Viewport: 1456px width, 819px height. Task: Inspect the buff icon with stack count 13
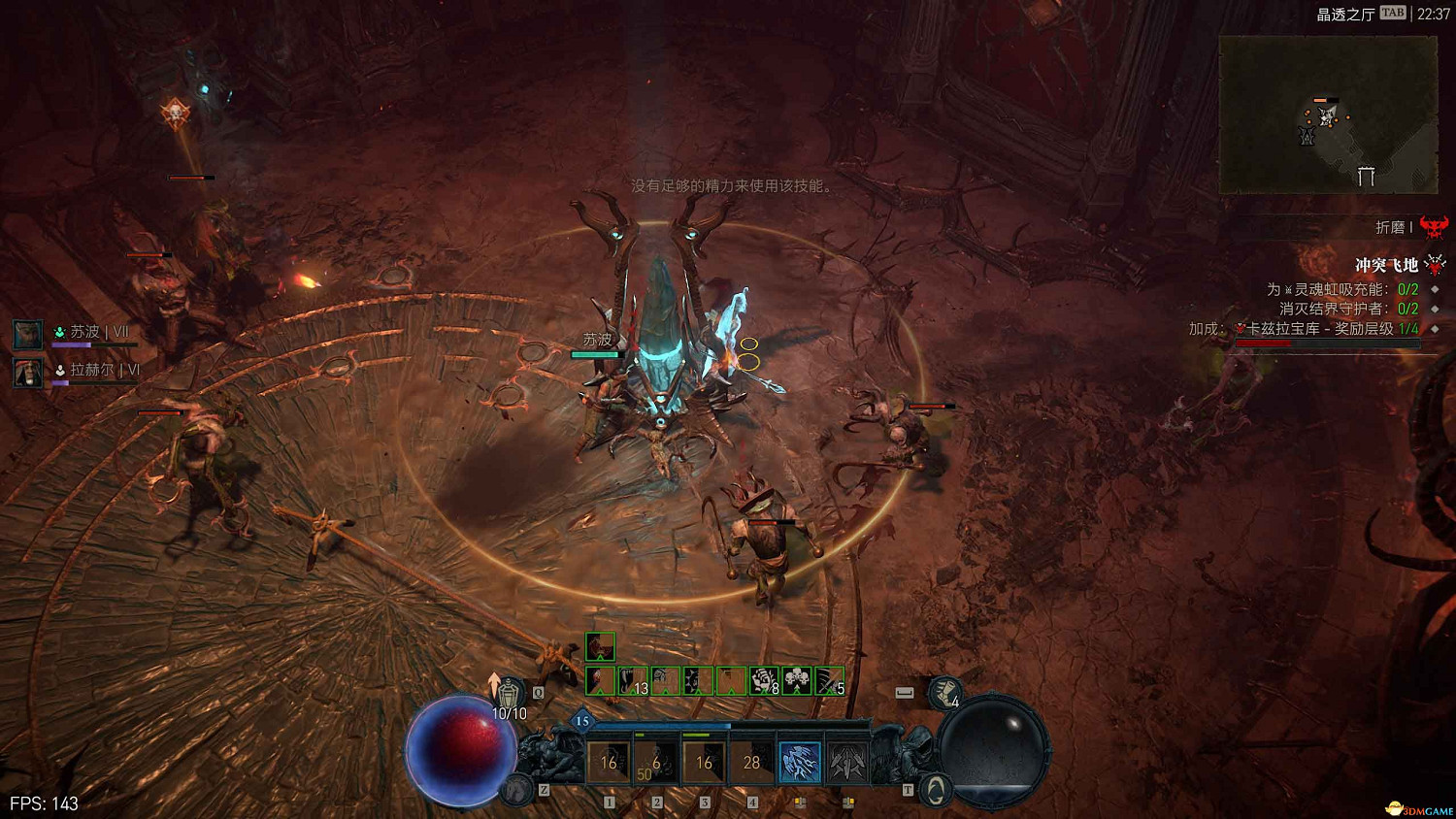(x=633, y=681)
